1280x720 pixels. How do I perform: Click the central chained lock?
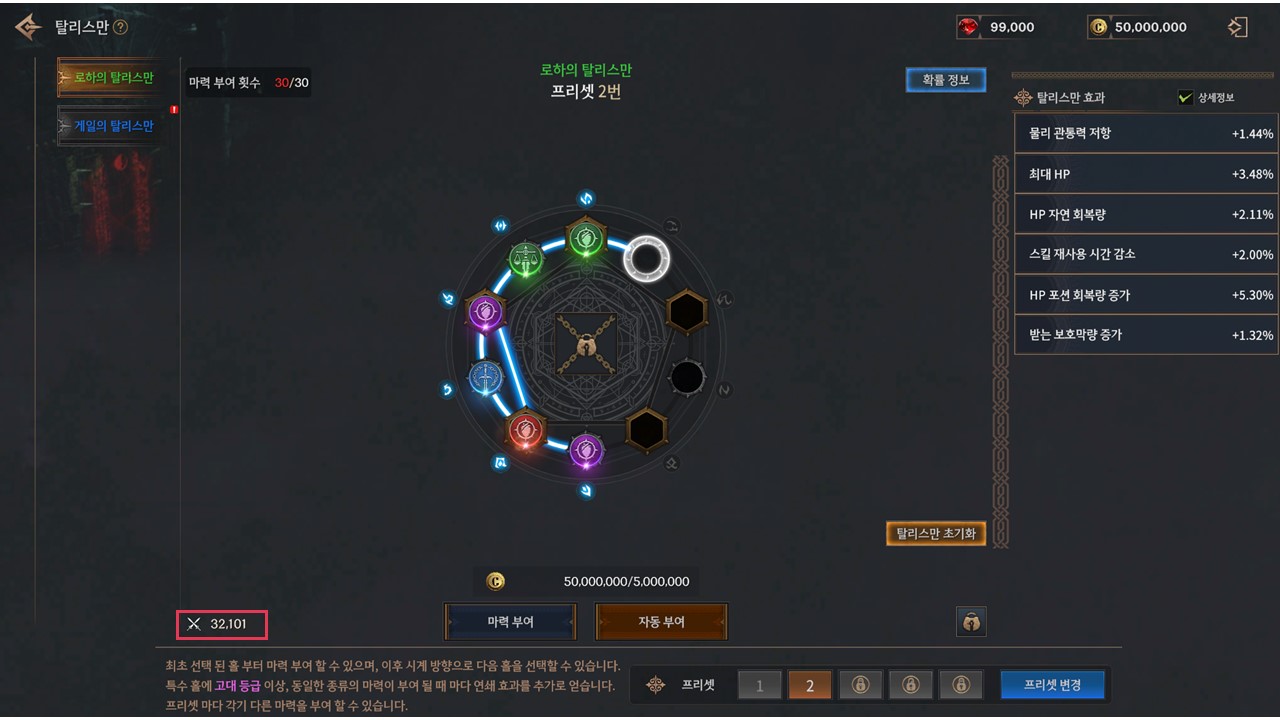pos(586,345)
